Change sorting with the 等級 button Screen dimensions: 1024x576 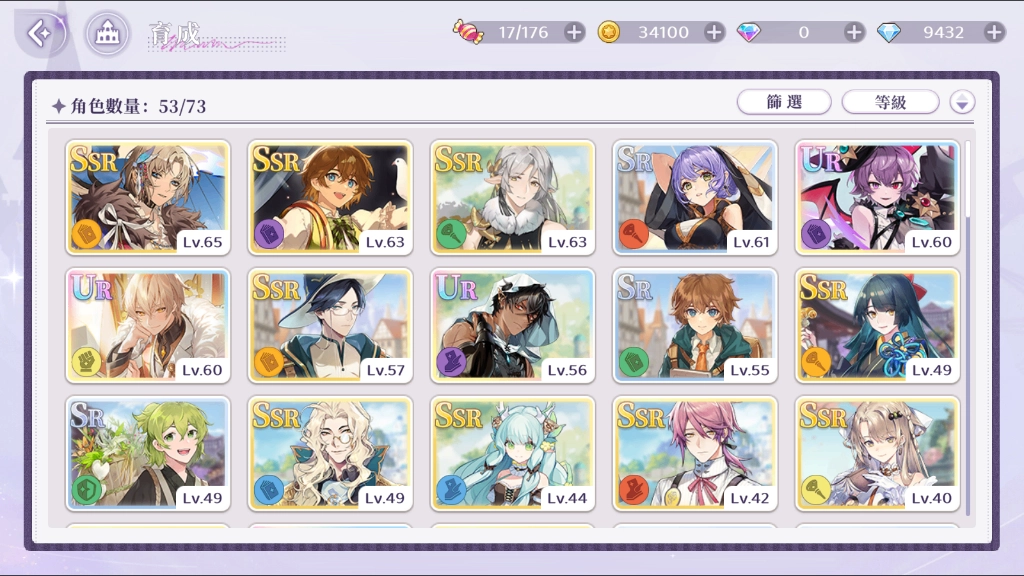coord(890,102)
